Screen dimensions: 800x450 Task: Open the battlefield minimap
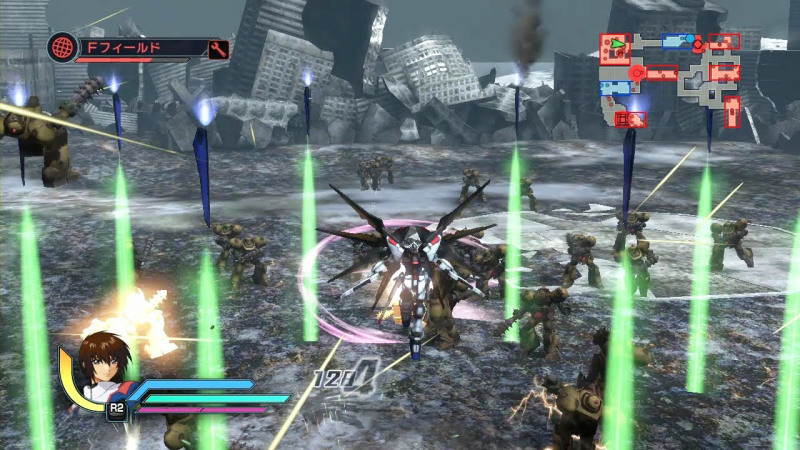pyautogui.click(x=670, y=80)
